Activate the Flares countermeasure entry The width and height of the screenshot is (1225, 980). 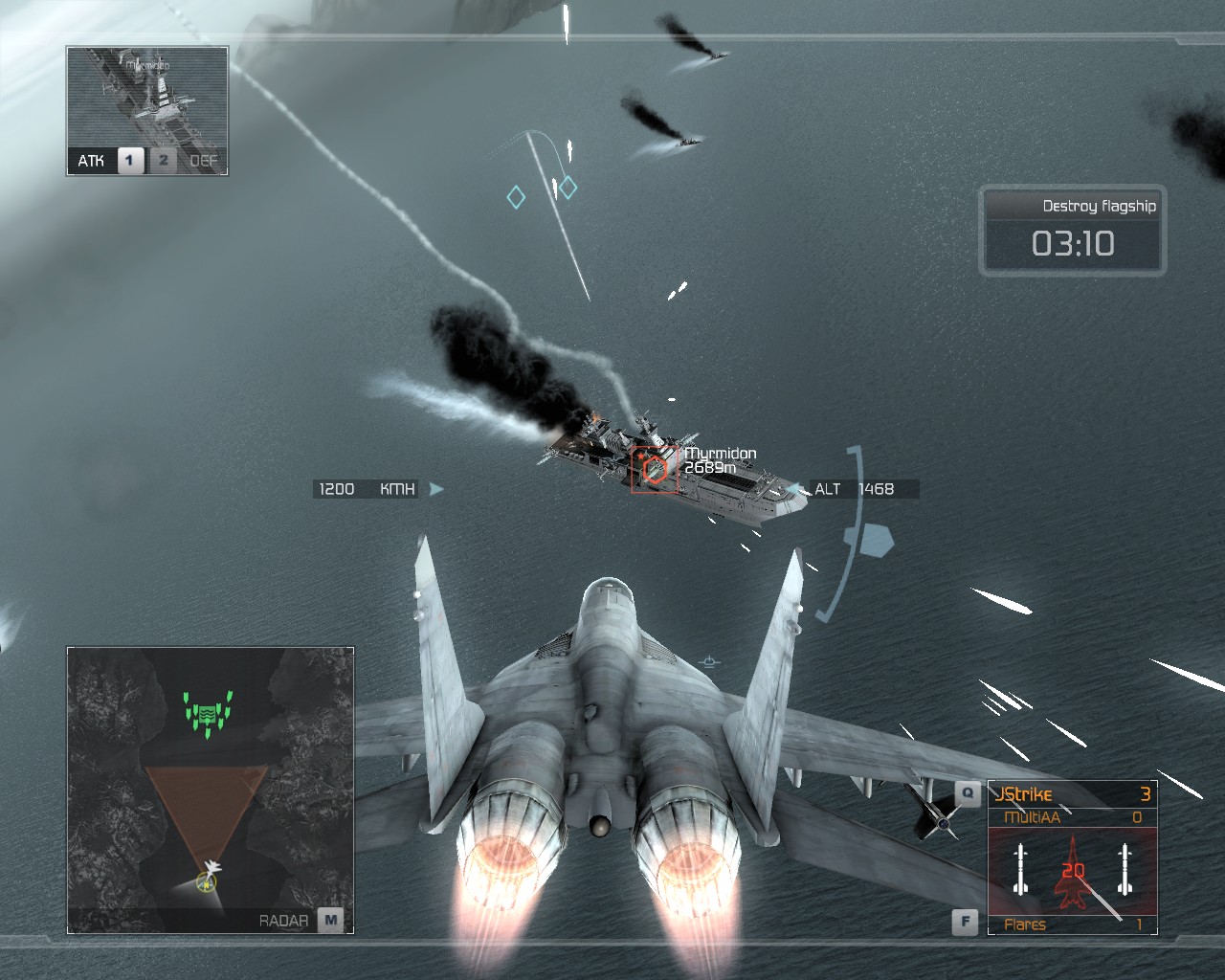point(1072,924)
